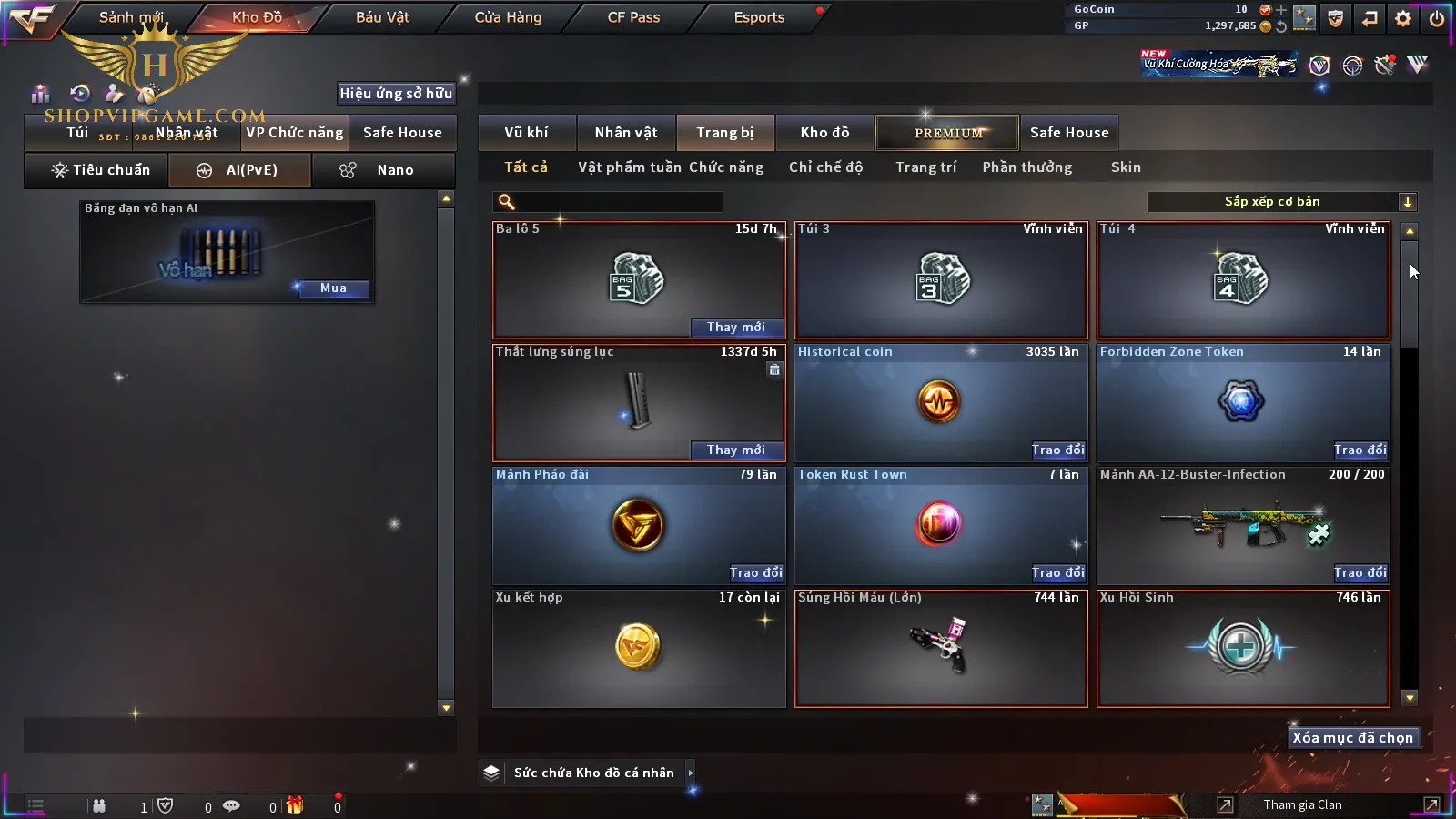Go to the Báu Vật menu
The image size is (1456, 819).
coord(382,17)
